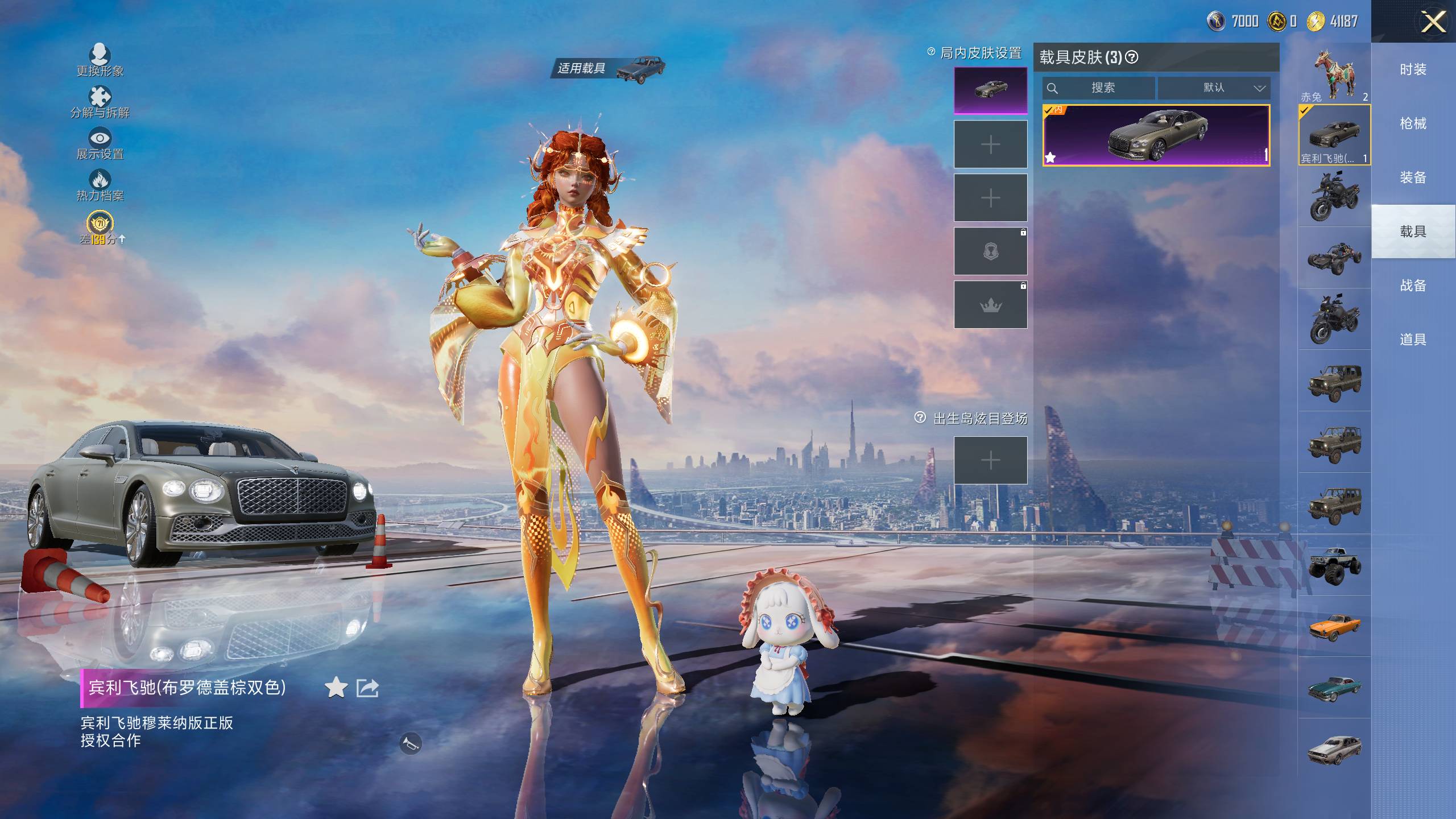
Task: Select the monster truck thumbnail
Action: 1334,565
